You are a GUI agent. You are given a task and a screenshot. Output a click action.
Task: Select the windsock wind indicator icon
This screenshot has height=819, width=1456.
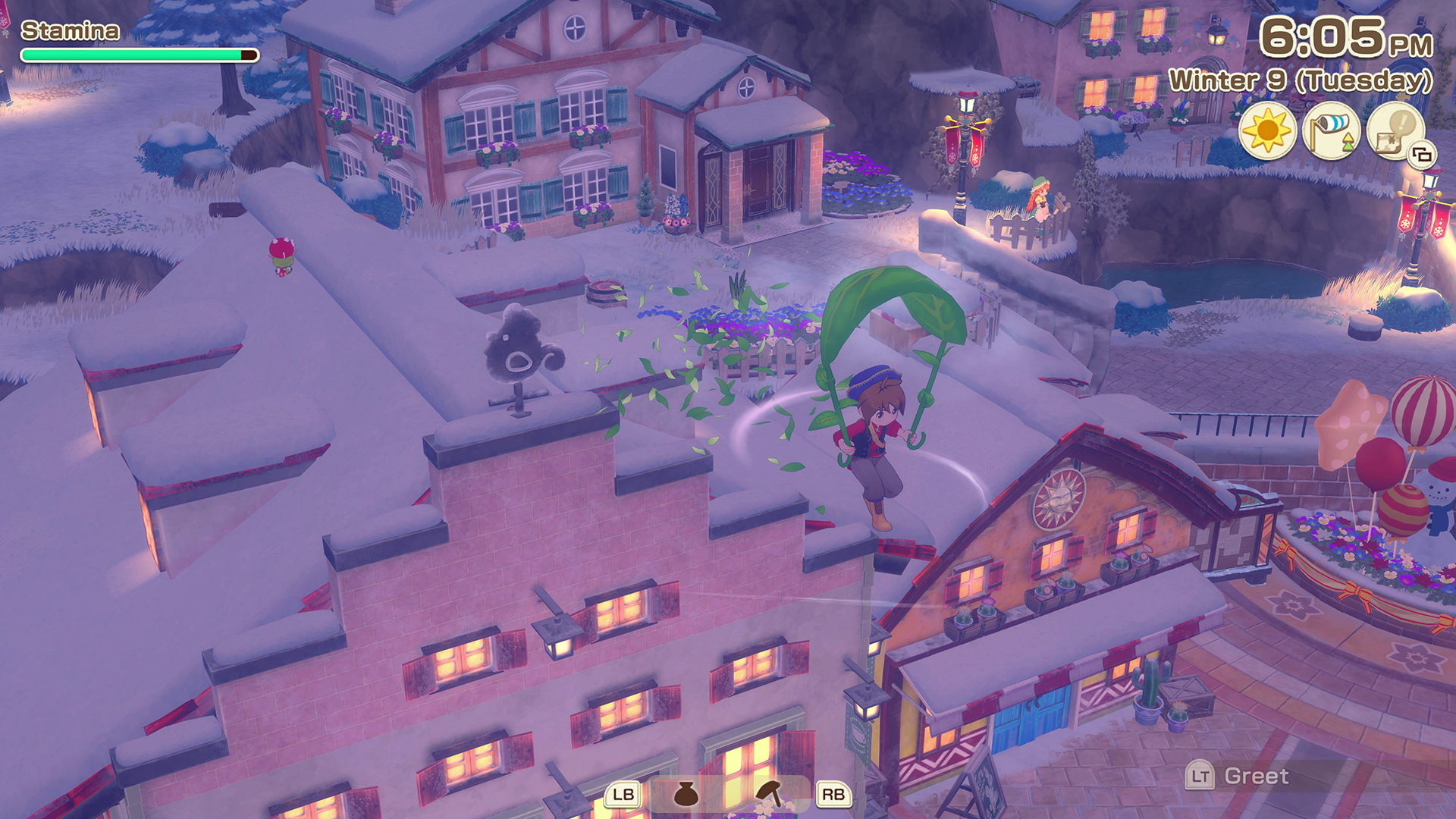pos(1331,130)
